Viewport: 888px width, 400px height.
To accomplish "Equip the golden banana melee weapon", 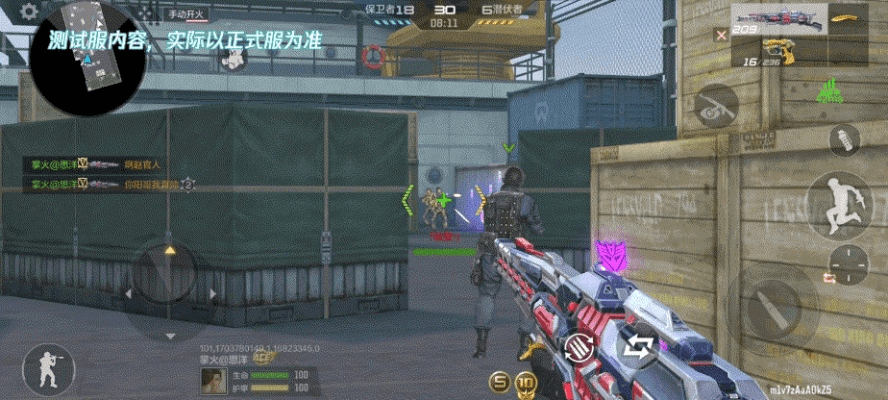I will click(847, 19).
